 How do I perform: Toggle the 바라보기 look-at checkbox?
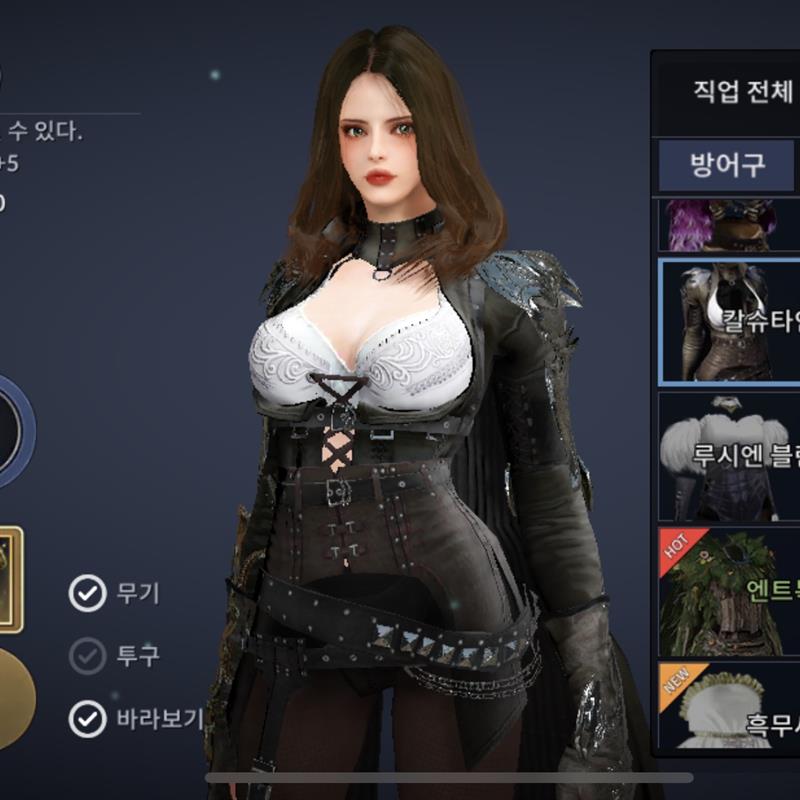coord(88,719)
